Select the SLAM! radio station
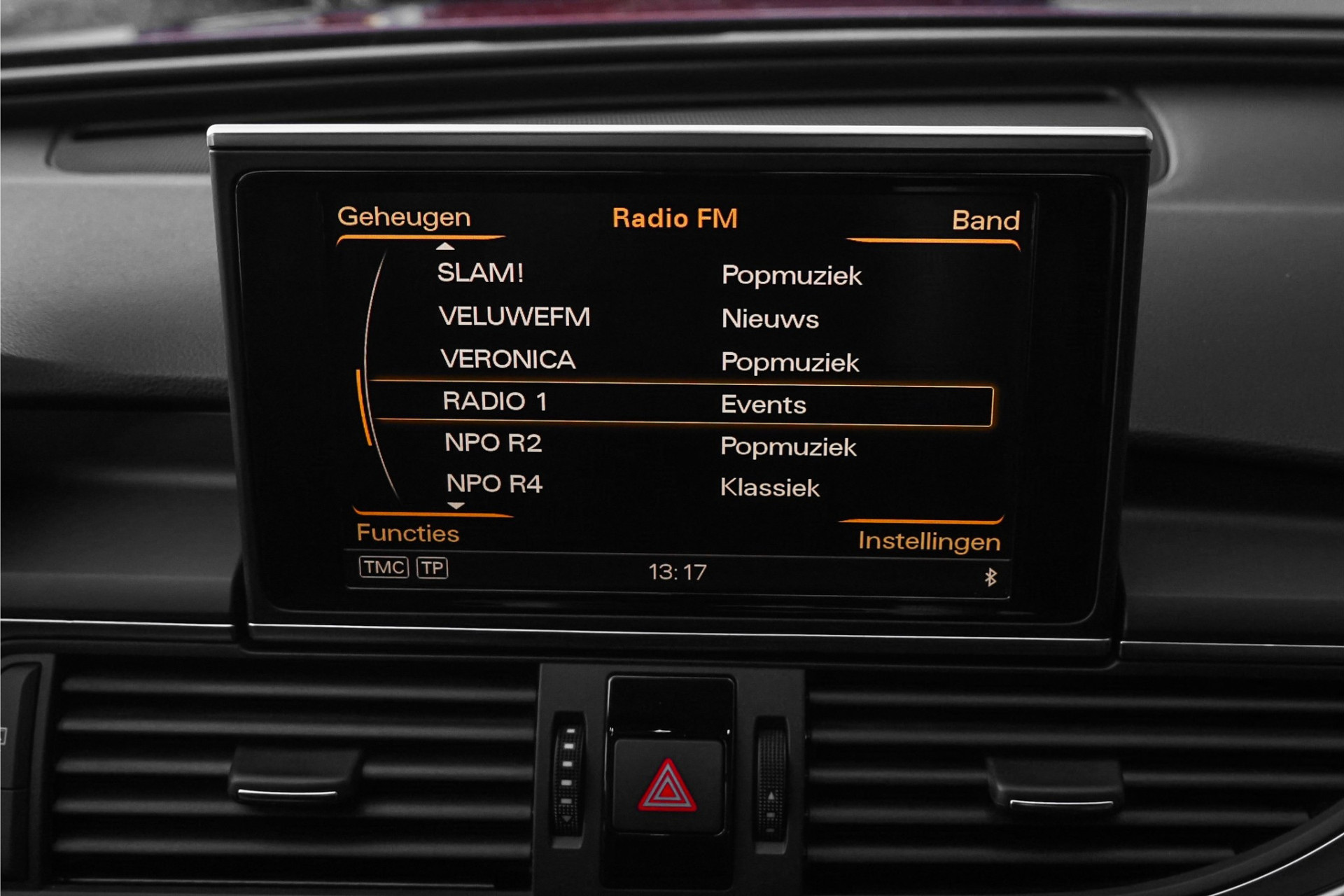 (480, 273)
